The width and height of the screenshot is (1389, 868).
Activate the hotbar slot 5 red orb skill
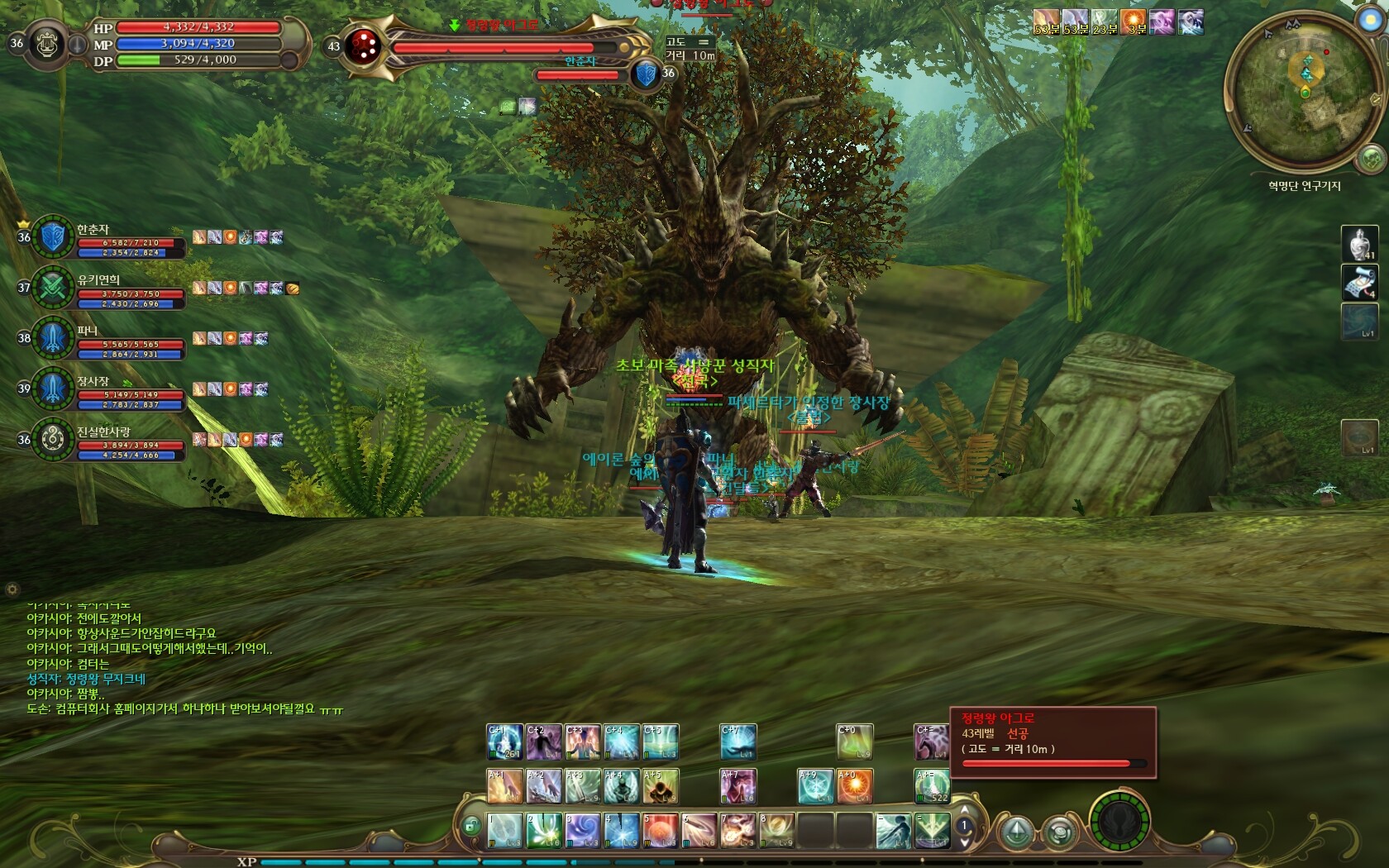(x=661, y=830)
